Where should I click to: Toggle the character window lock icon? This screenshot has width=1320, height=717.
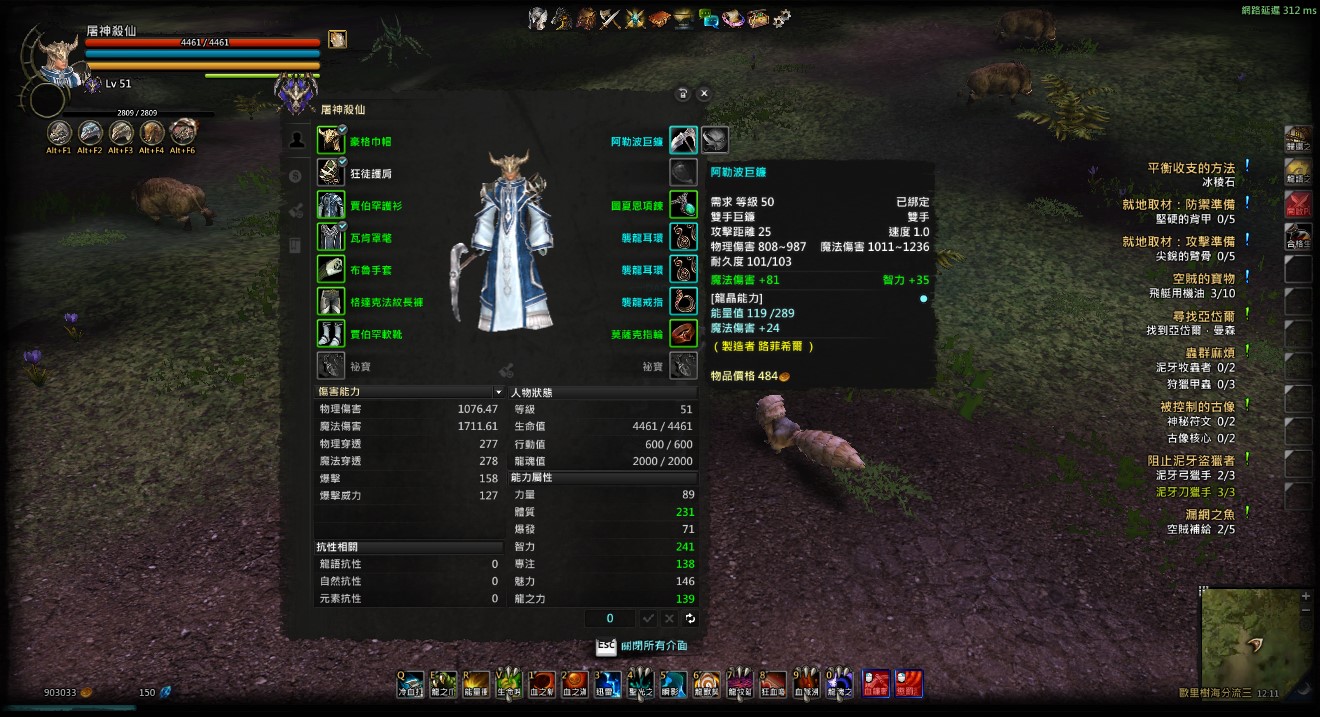[x=682, y=93]
